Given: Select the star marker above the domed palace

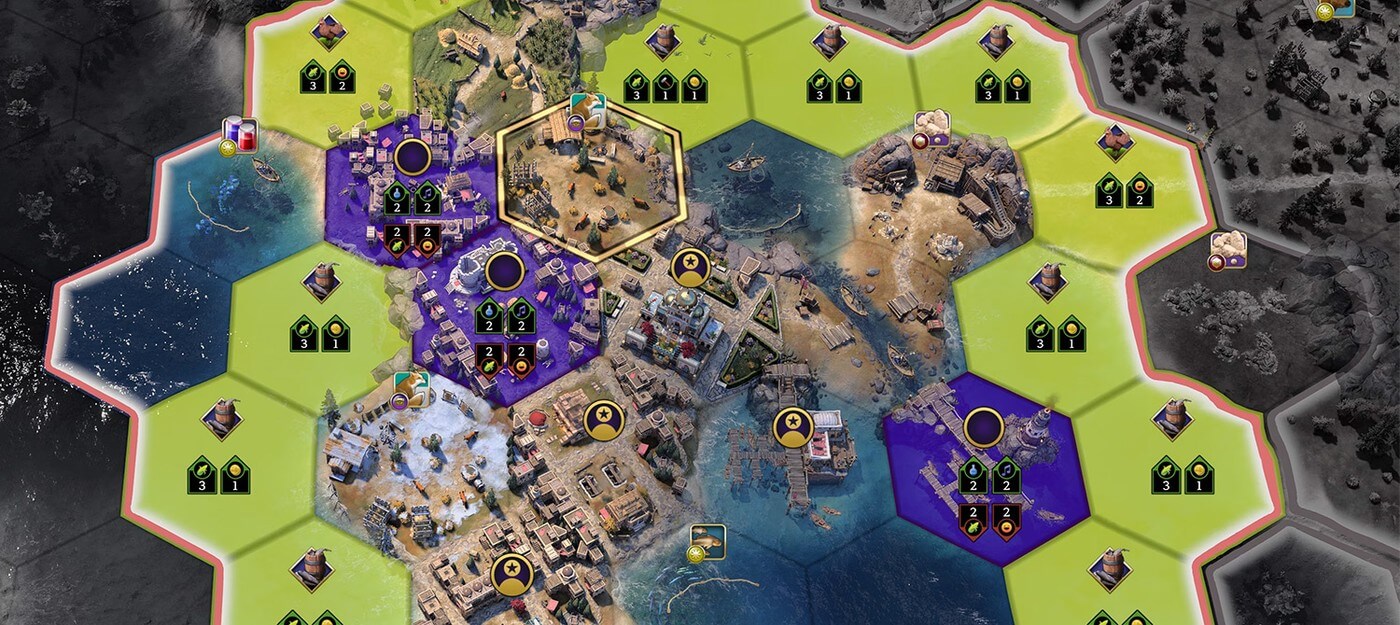Looking at the screenshot, I should click(x=689, y=266).
